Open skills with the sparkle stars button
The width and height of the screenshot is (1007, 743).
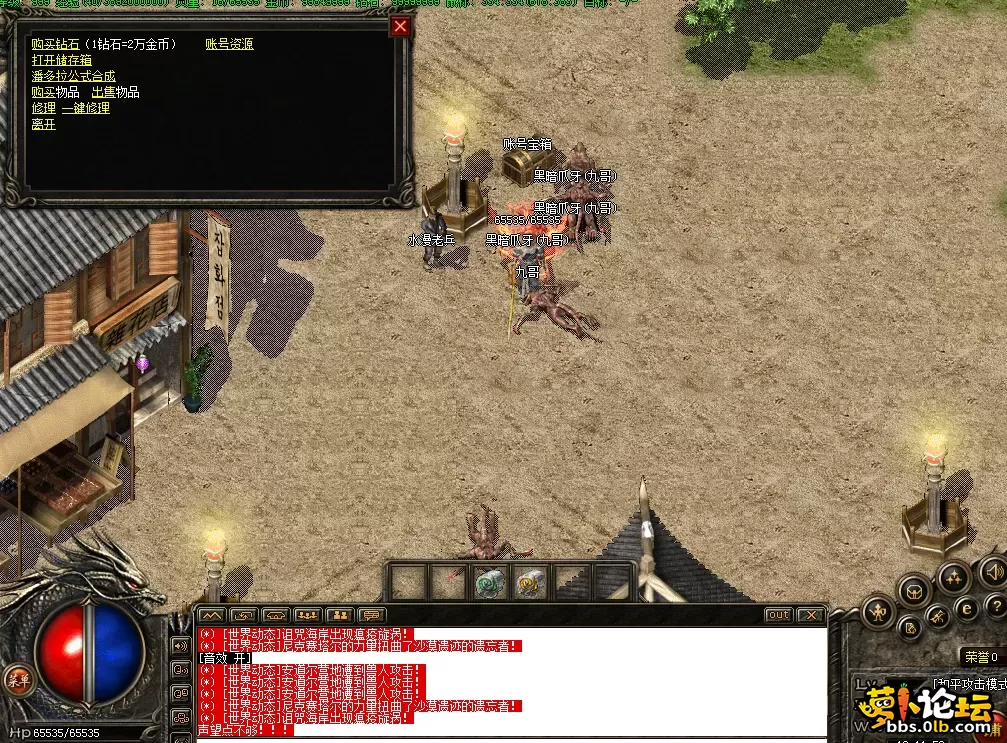click(x=953, y=577)
